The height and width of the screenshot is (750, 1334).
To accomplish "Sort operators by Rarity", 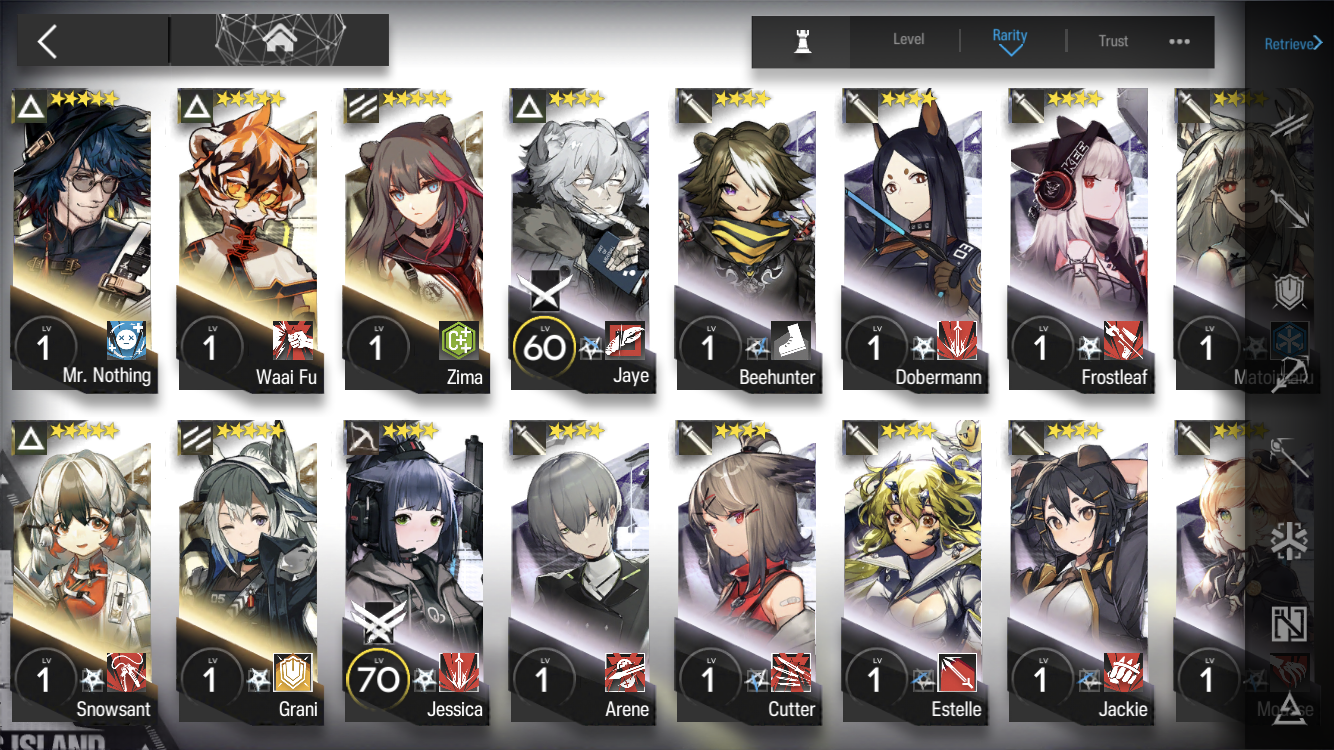I will tap(1010, 40).
